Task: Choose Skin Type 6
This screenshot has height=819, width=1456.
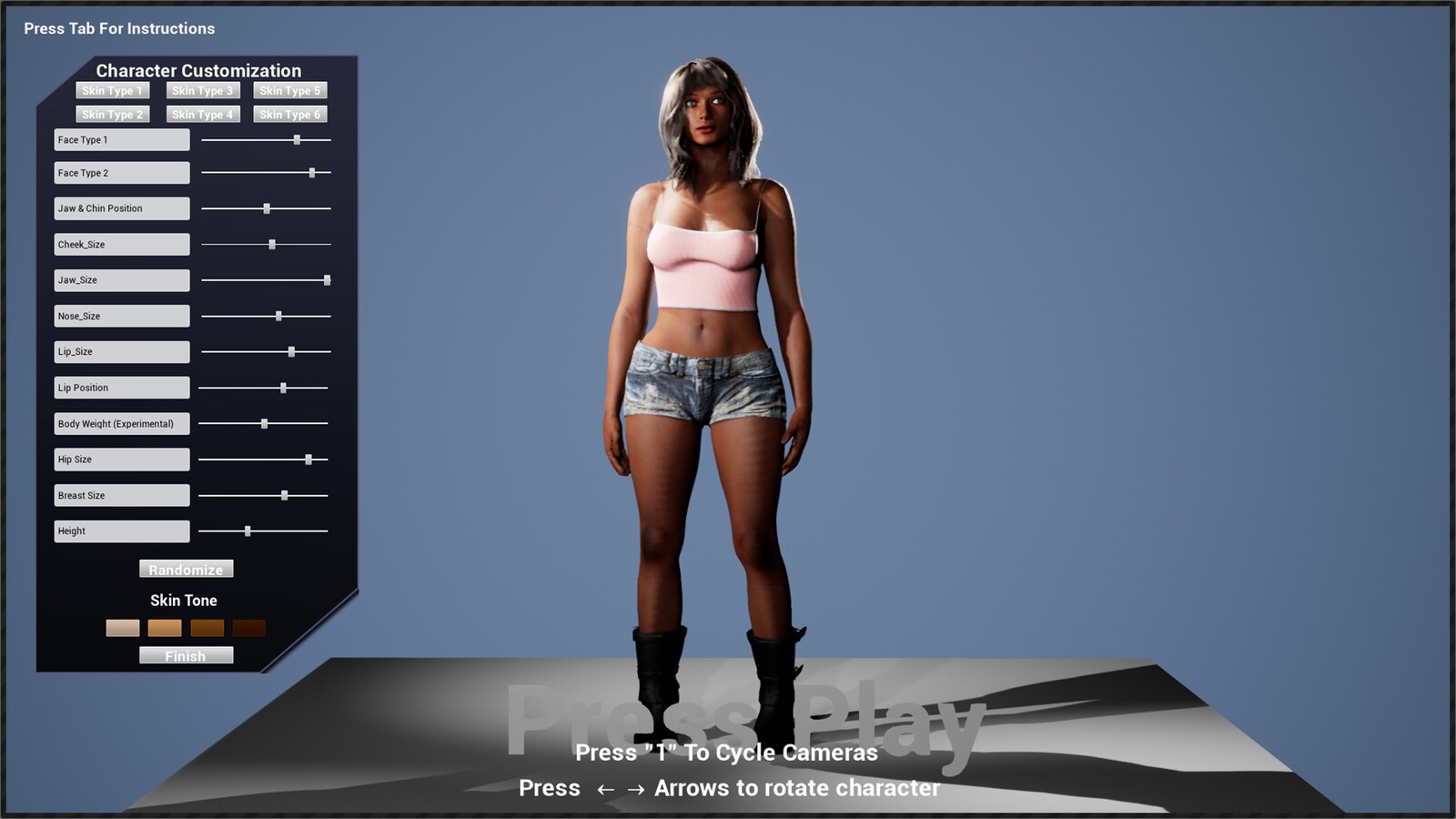Action: pyautogui.click(x=289, y=114)
